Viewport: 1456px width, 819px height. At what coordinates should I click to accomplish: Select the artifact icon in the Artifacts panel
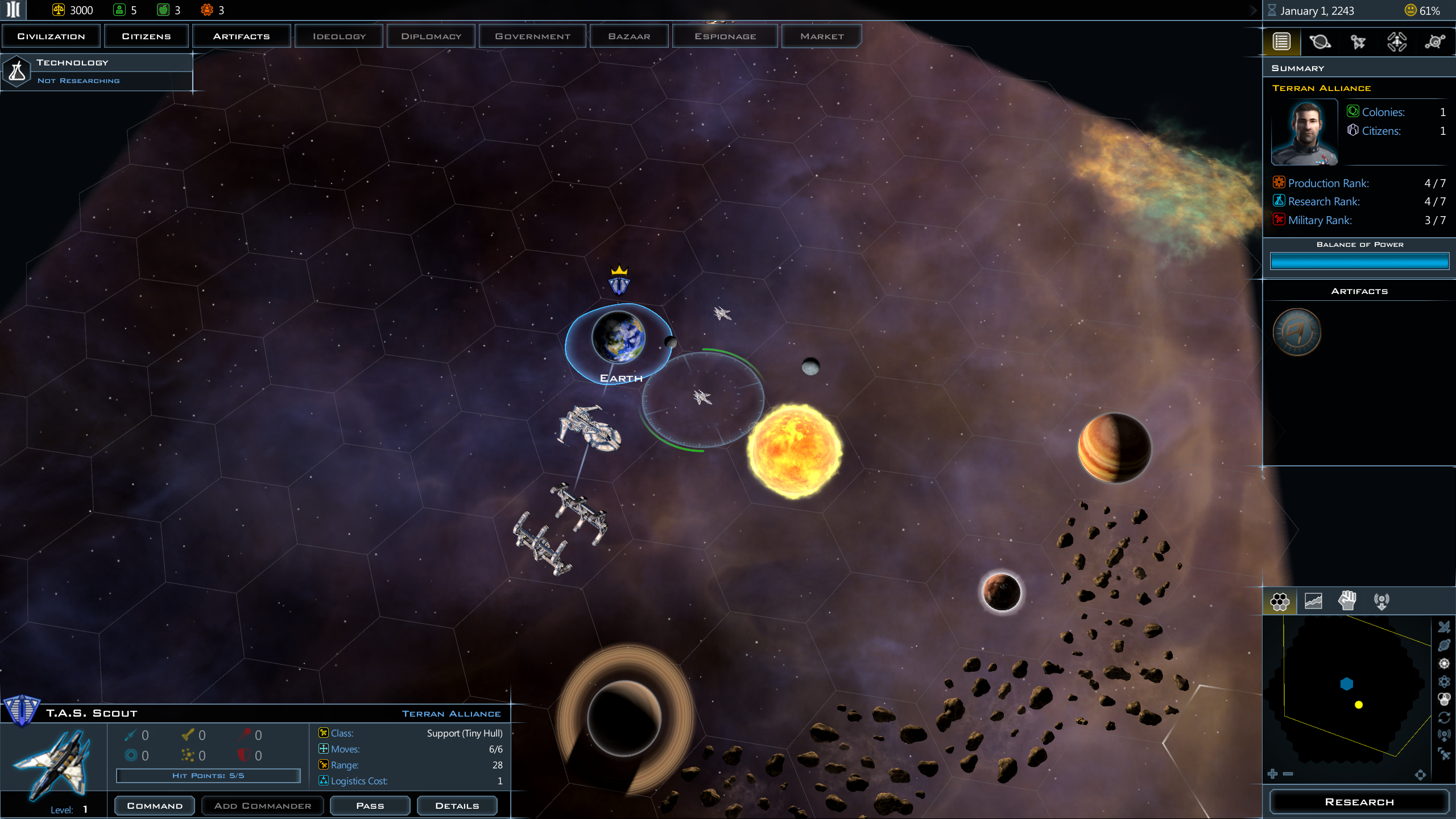point(1297,332)
